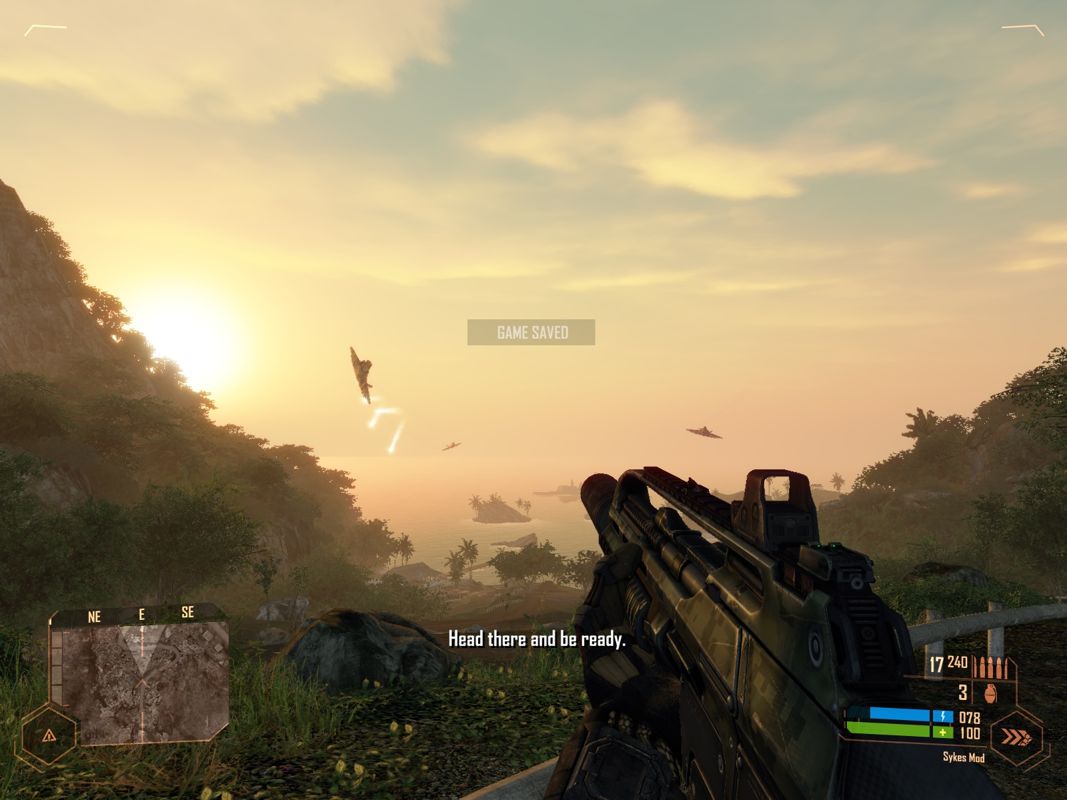
Task: Open the terrain minimap
Action: coord(144,683)
